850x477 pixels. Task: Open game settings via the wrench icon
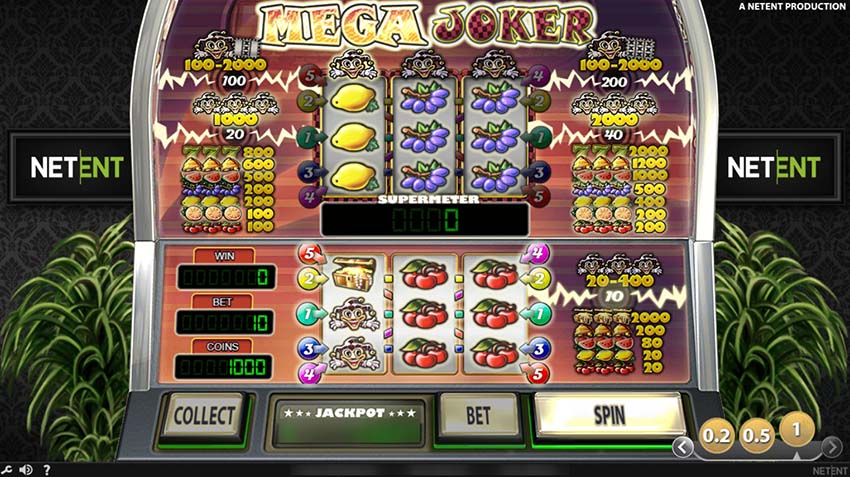[x=8, y=469]
